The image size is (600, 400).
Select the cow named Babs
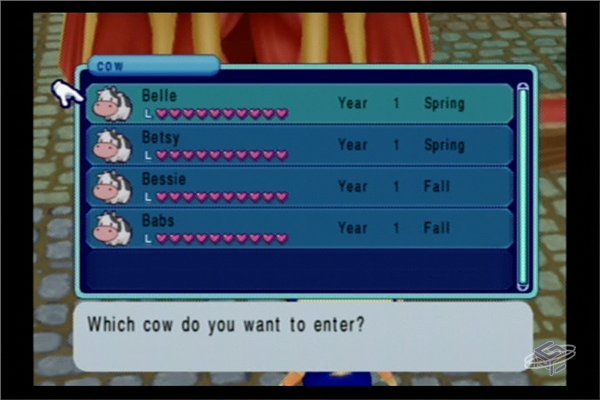pos(298,228)
